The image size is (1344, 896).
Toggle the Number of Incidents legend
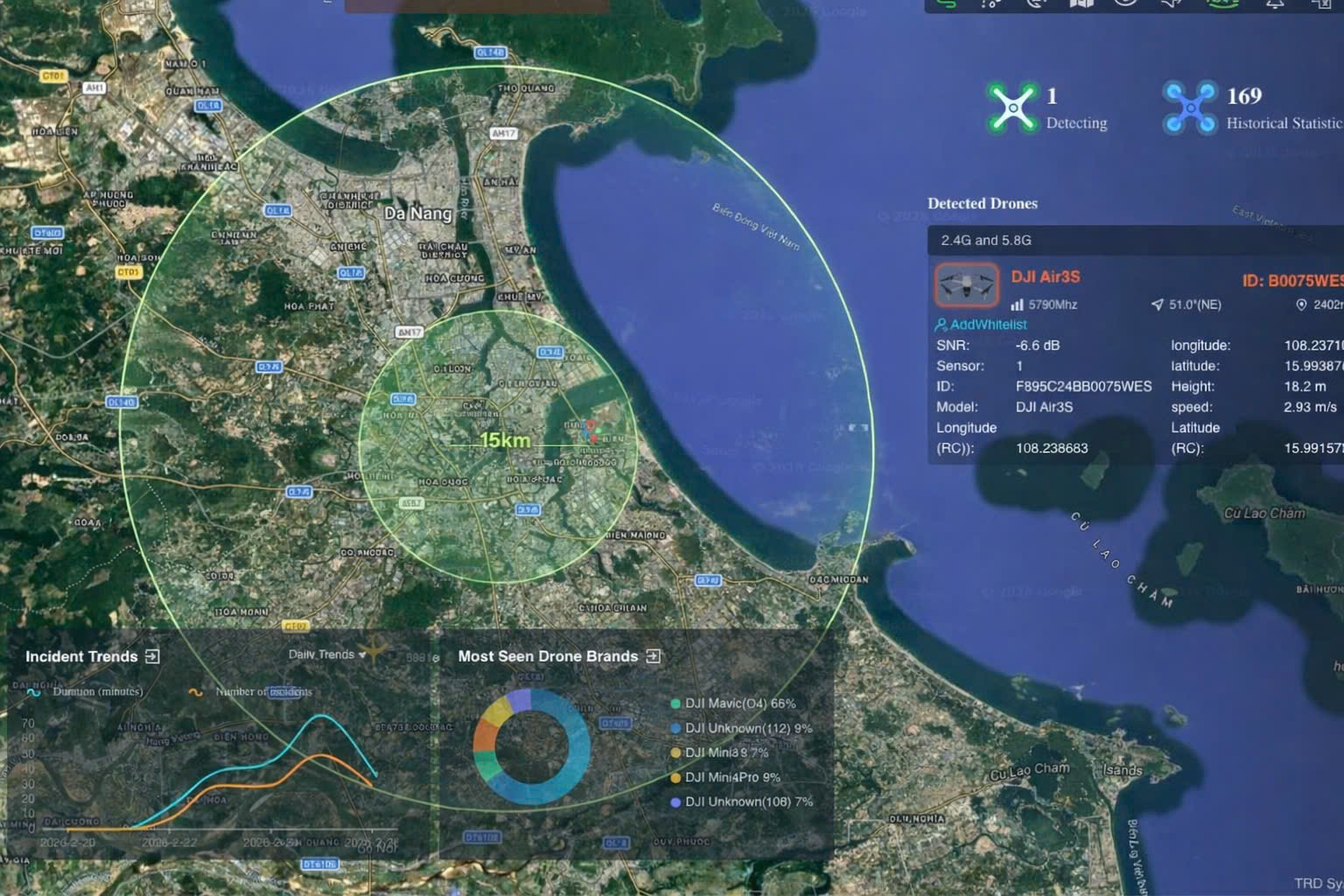[255, 691]
